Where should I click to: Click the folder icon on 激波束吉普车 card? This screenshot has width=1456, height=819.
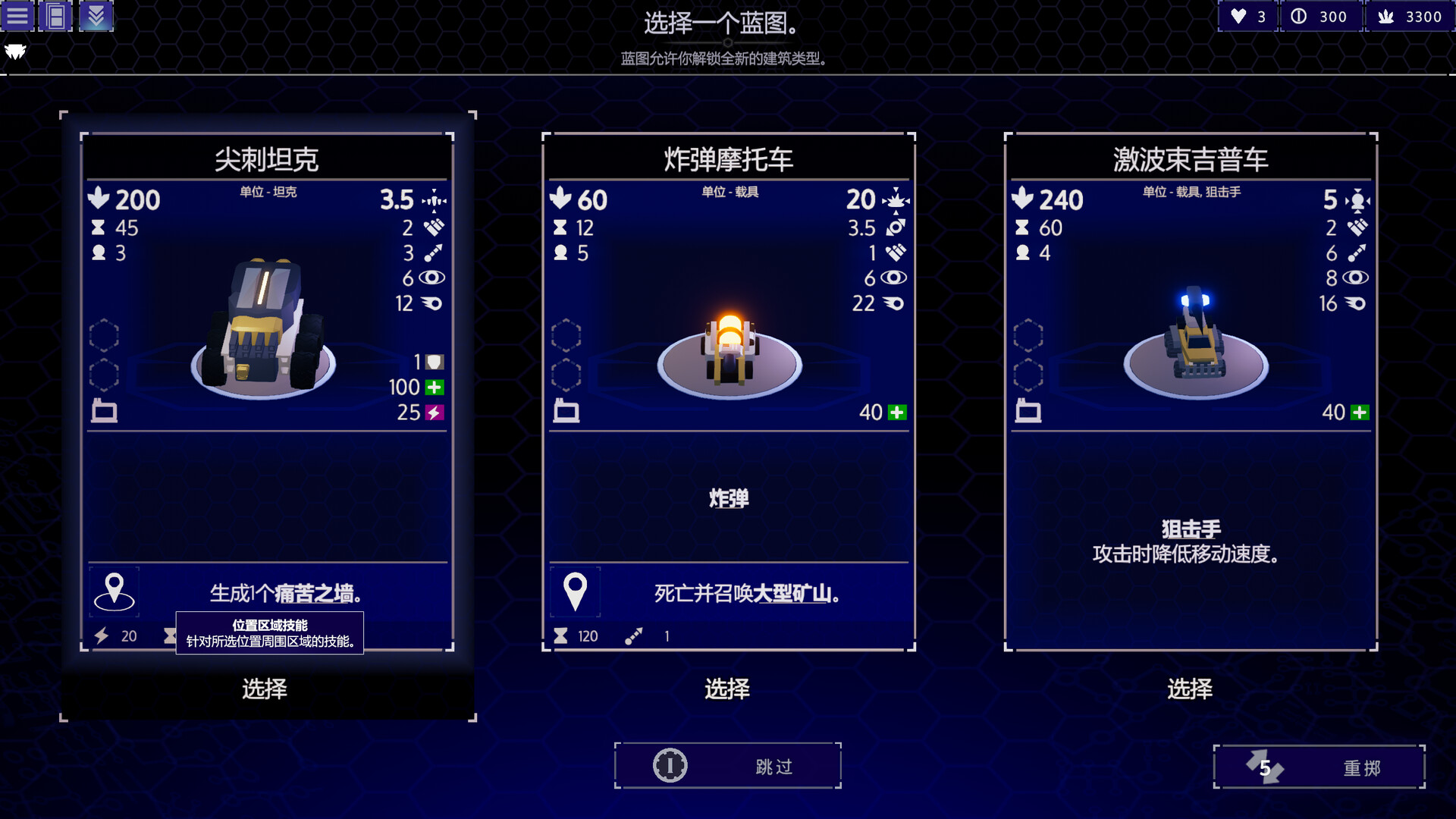(x=1030, y=412)
